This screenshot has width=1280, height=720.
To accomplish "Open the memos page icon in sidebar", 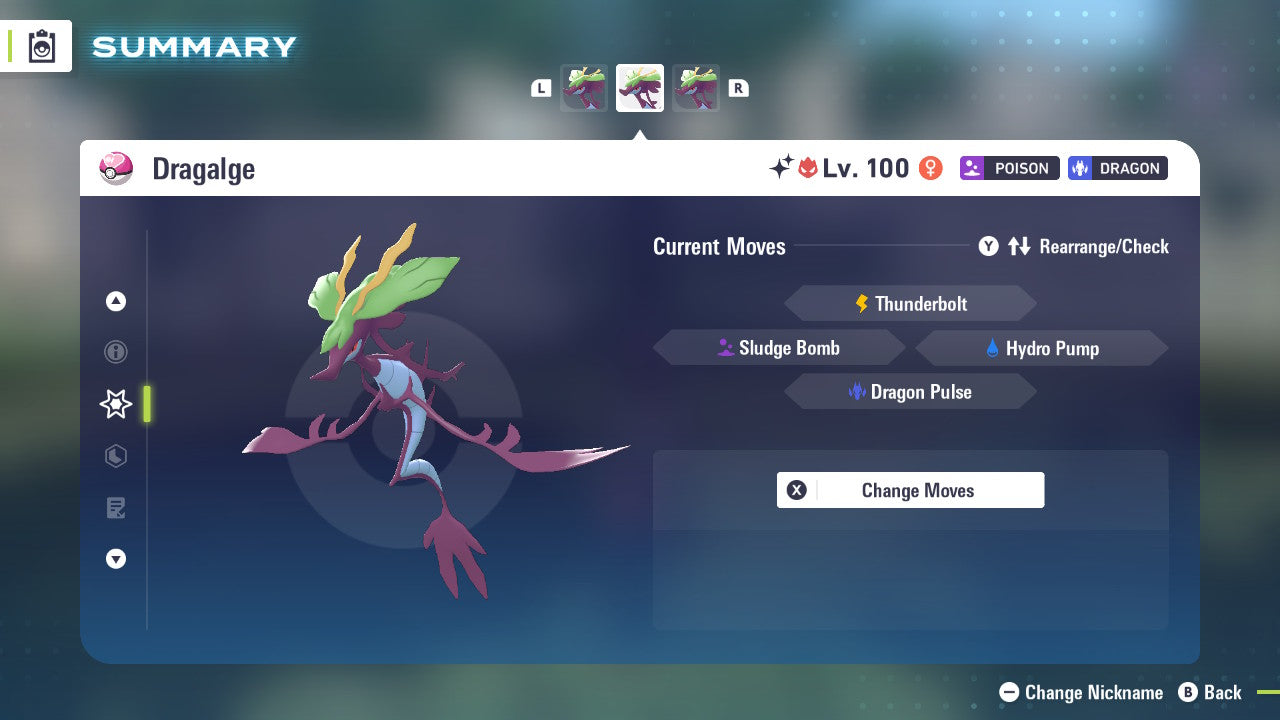I will coord(115,508).
